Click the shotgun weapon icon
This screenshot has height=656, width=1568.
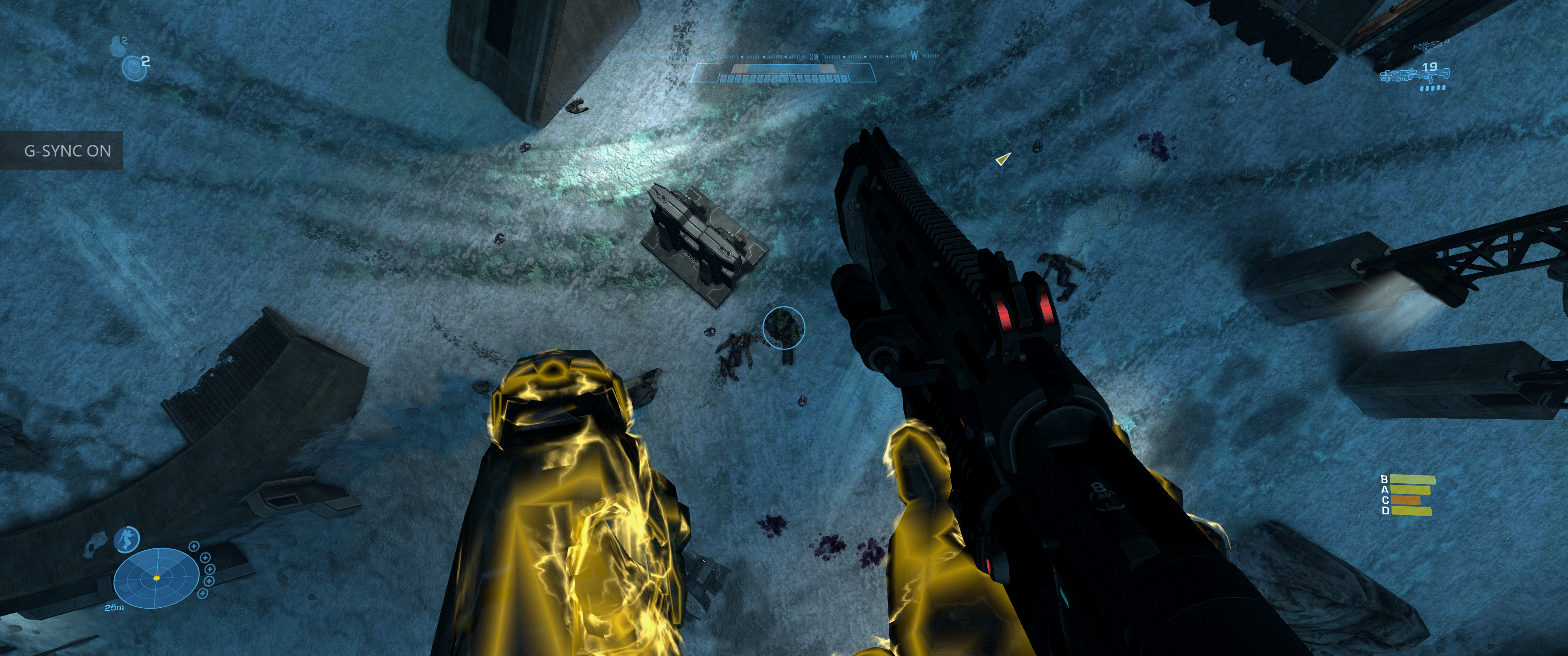(x=1413, y=76)
